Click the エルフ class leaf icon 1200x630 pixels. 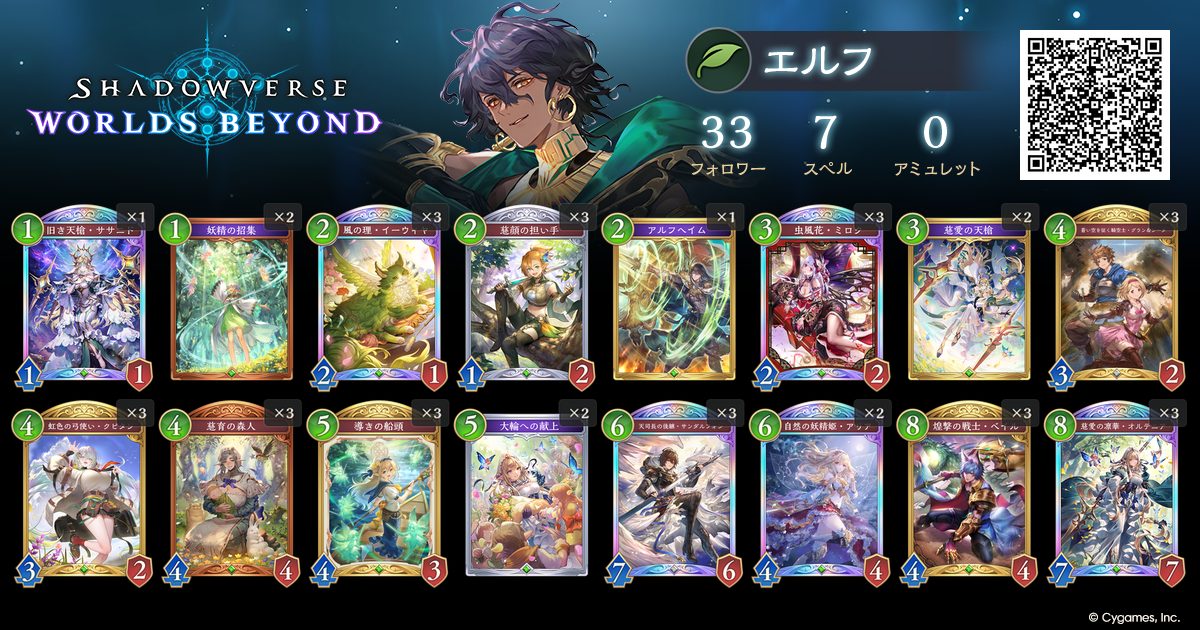712,61
